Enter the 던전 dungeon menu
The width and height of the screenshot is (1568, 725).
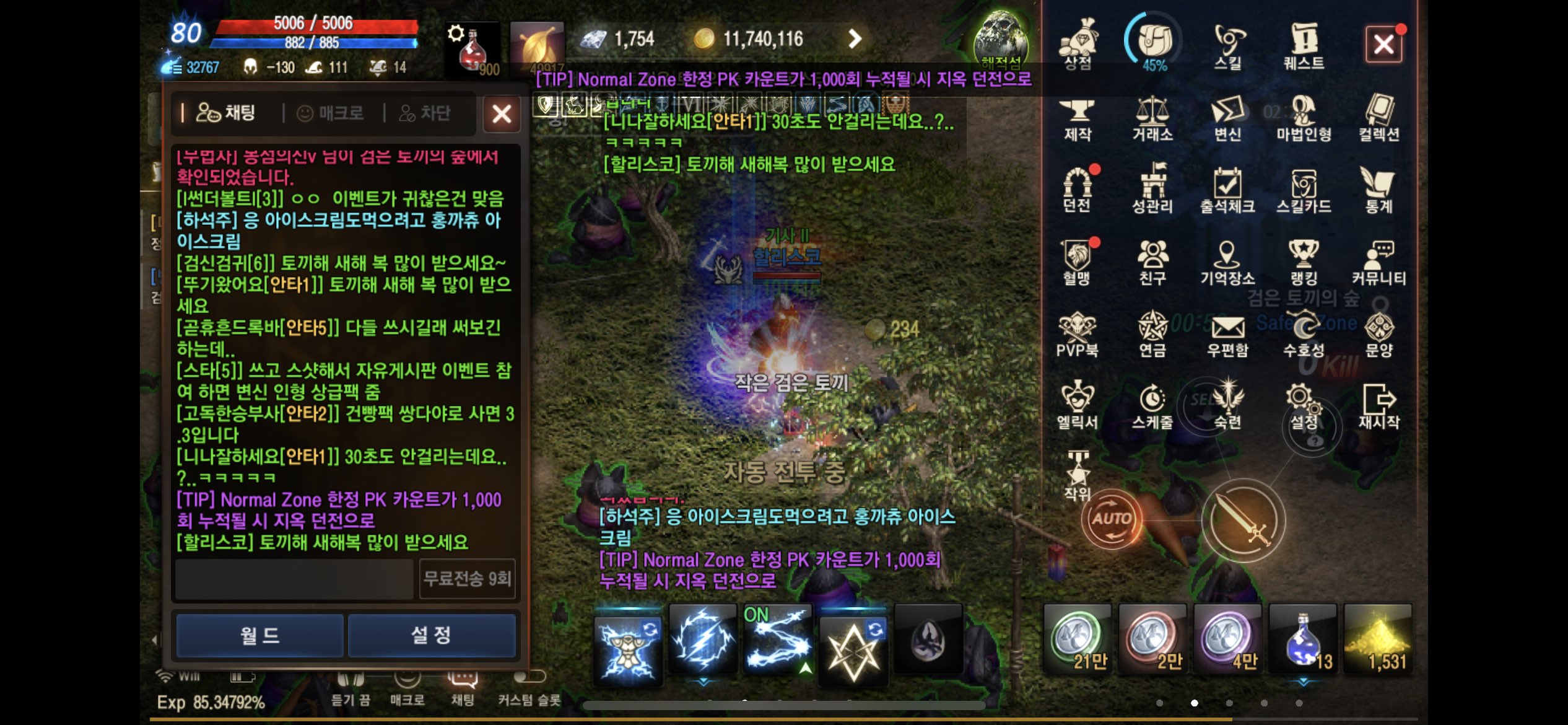[x=1078, y=190]
